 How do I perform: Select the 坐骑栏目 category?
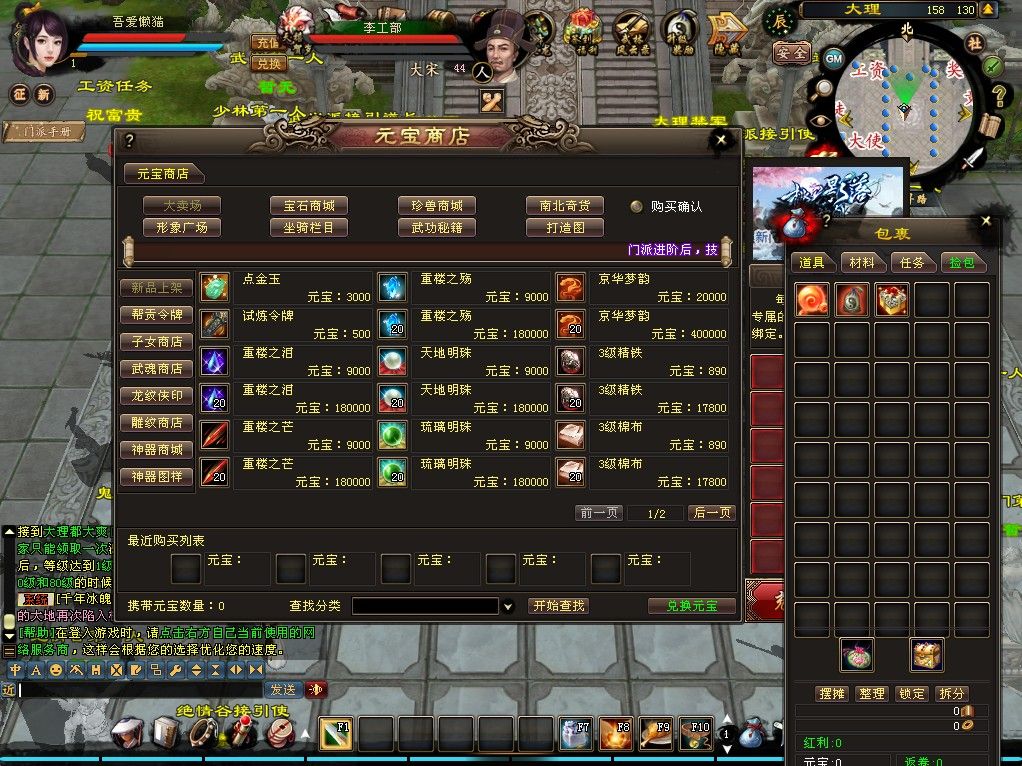click(x=308, y=227)
